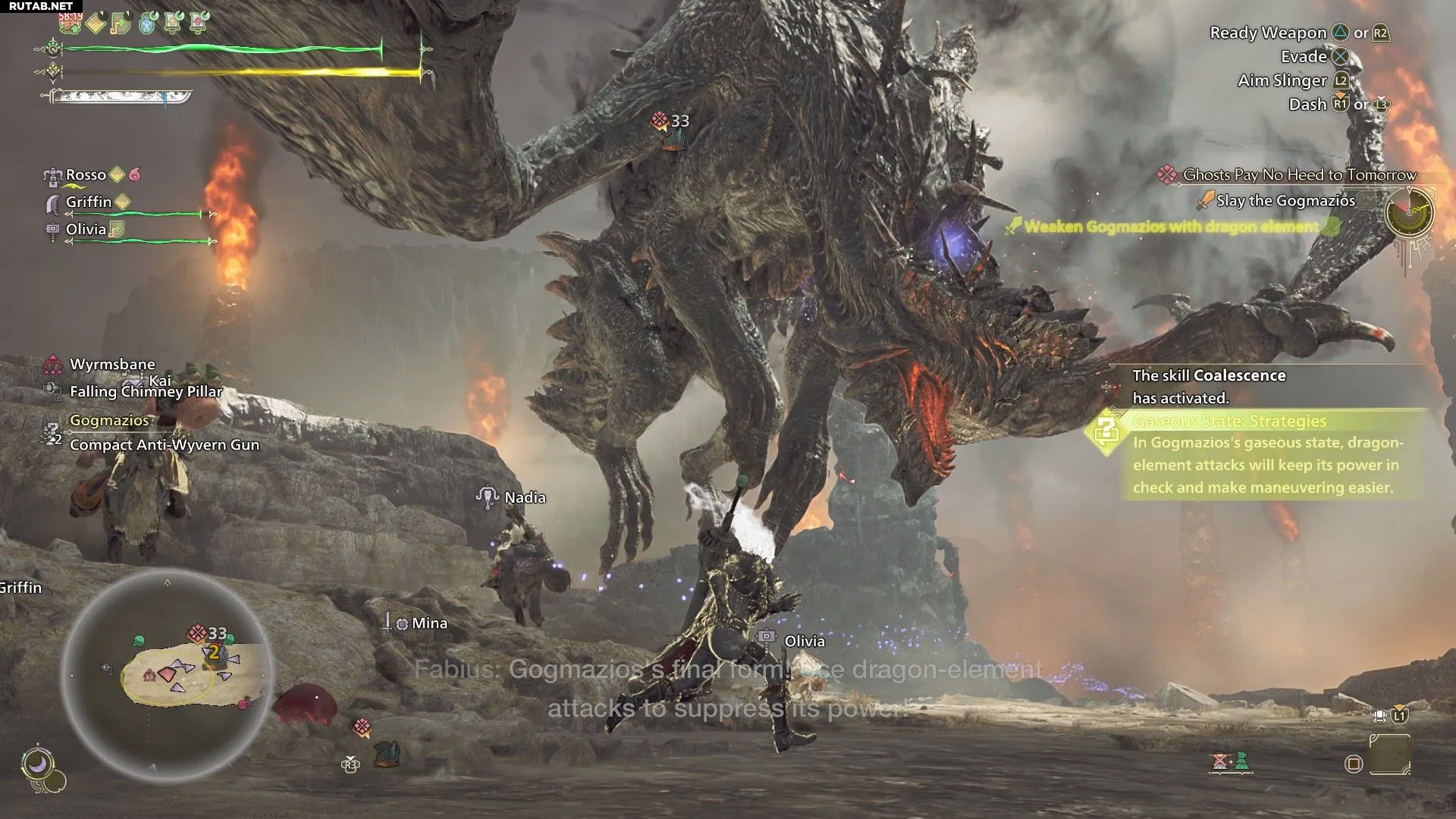Open the circular minimap
Viewport: 1456px width, 819px height.
pos(167,675)
